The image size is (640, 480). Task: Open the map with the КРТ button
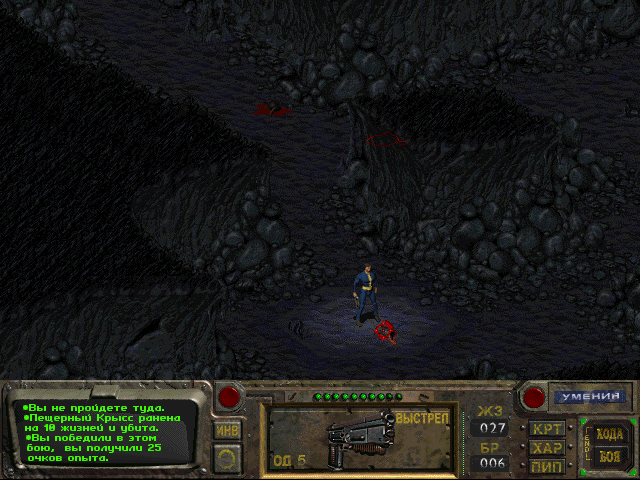546,429
